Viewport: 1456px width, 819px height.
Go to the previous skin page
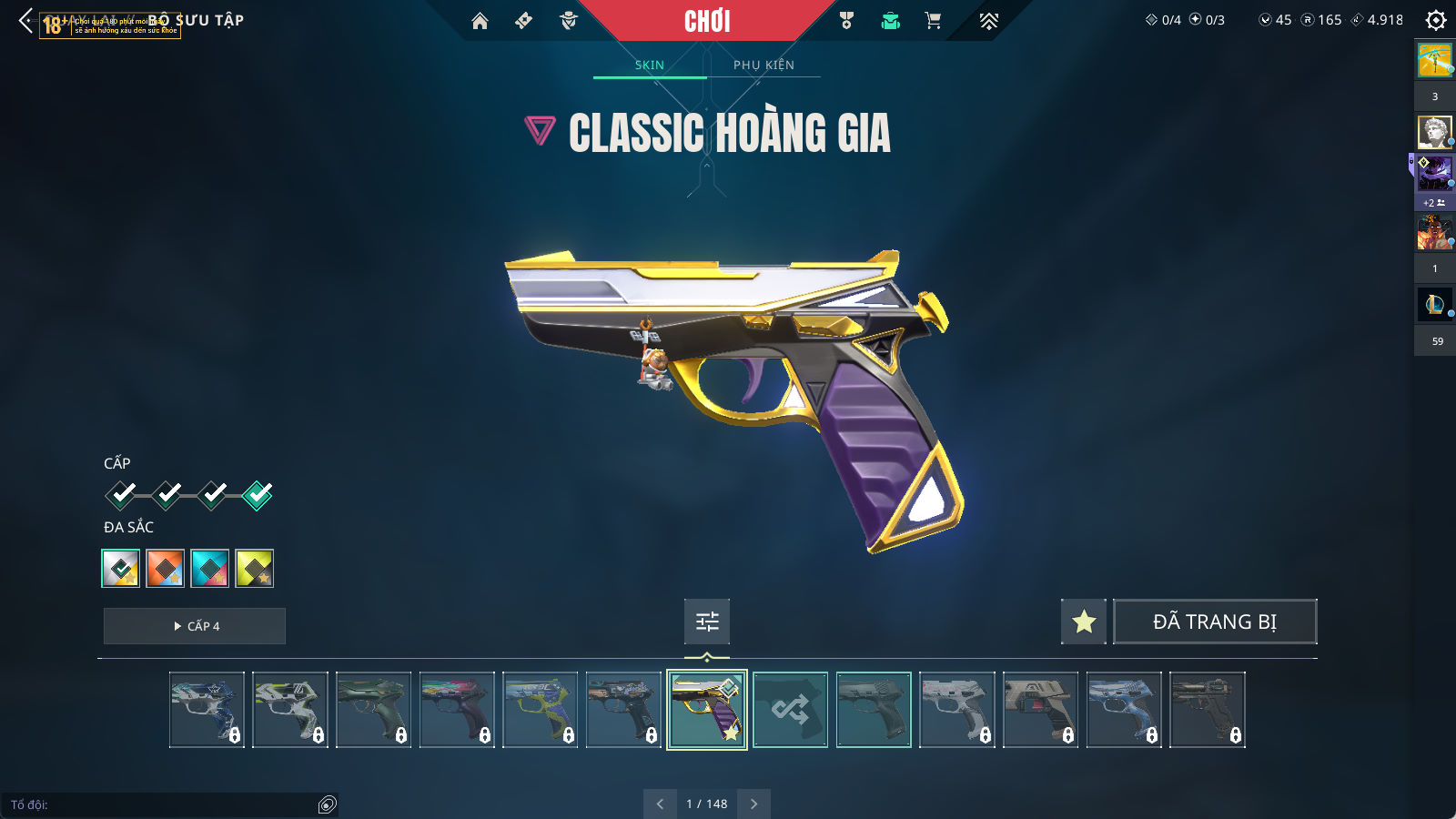coord(660,804)
